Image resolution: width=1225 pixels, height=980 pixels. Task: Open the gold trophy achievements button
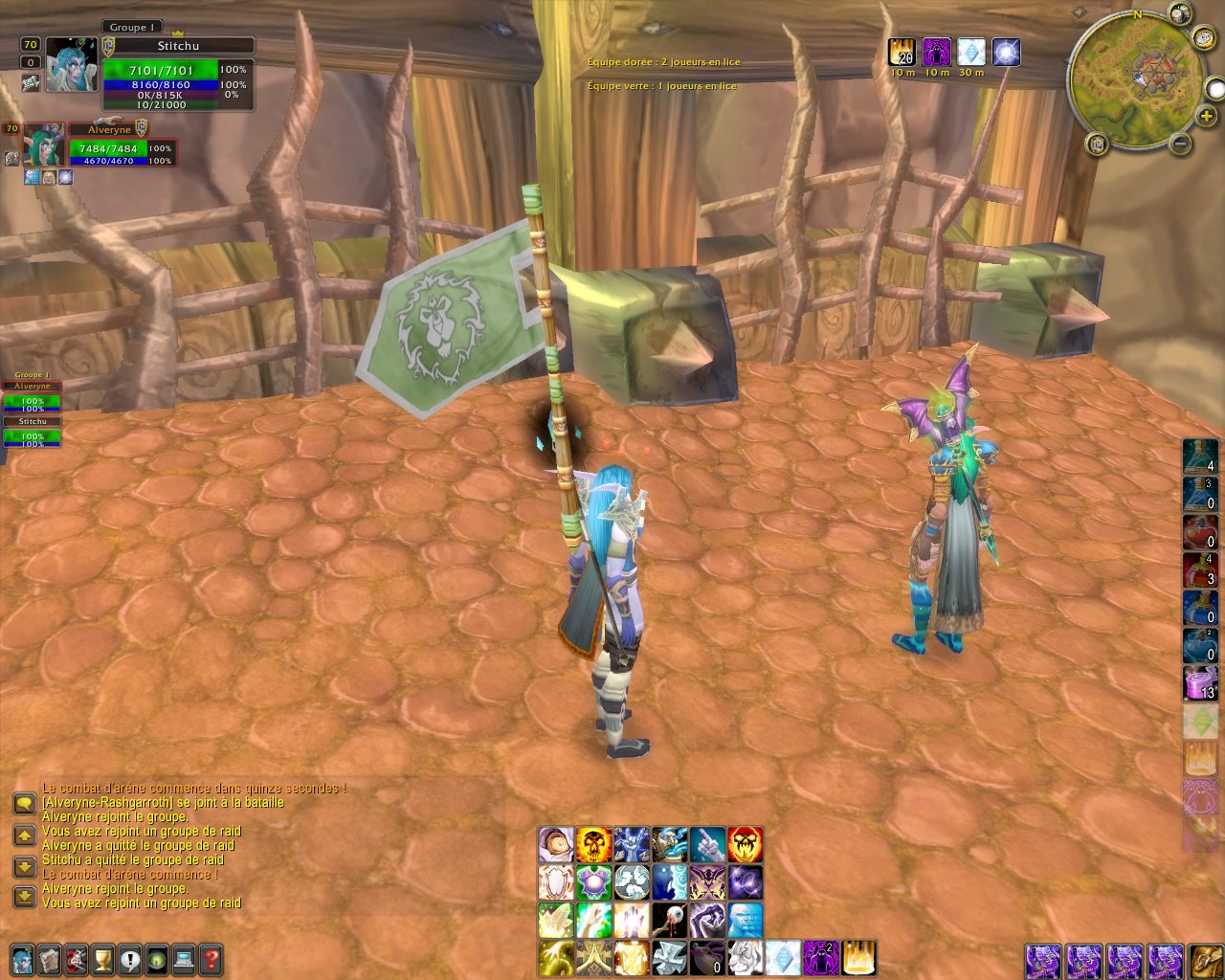pos(103,958)
